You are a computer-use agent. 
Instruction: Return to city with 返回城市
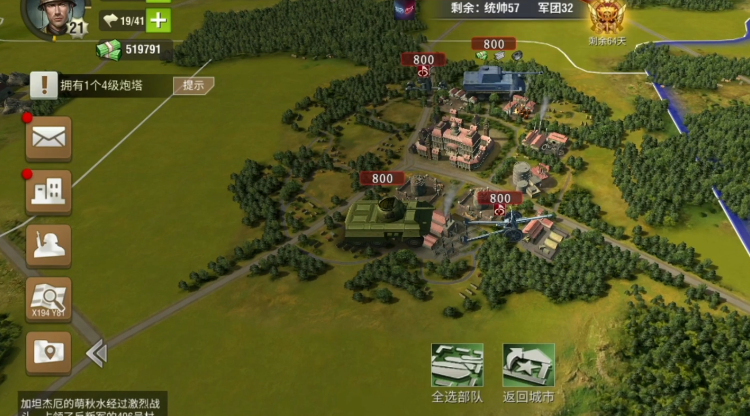(x=528, y=372)
